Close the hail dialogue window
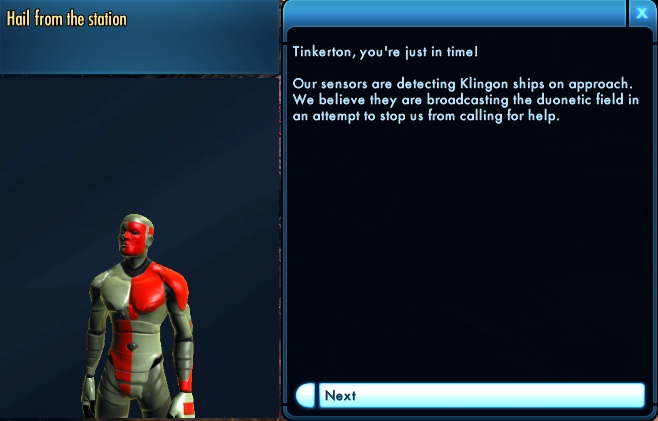The width and height of the screenshot is (658, 421). tap(641, 13)
